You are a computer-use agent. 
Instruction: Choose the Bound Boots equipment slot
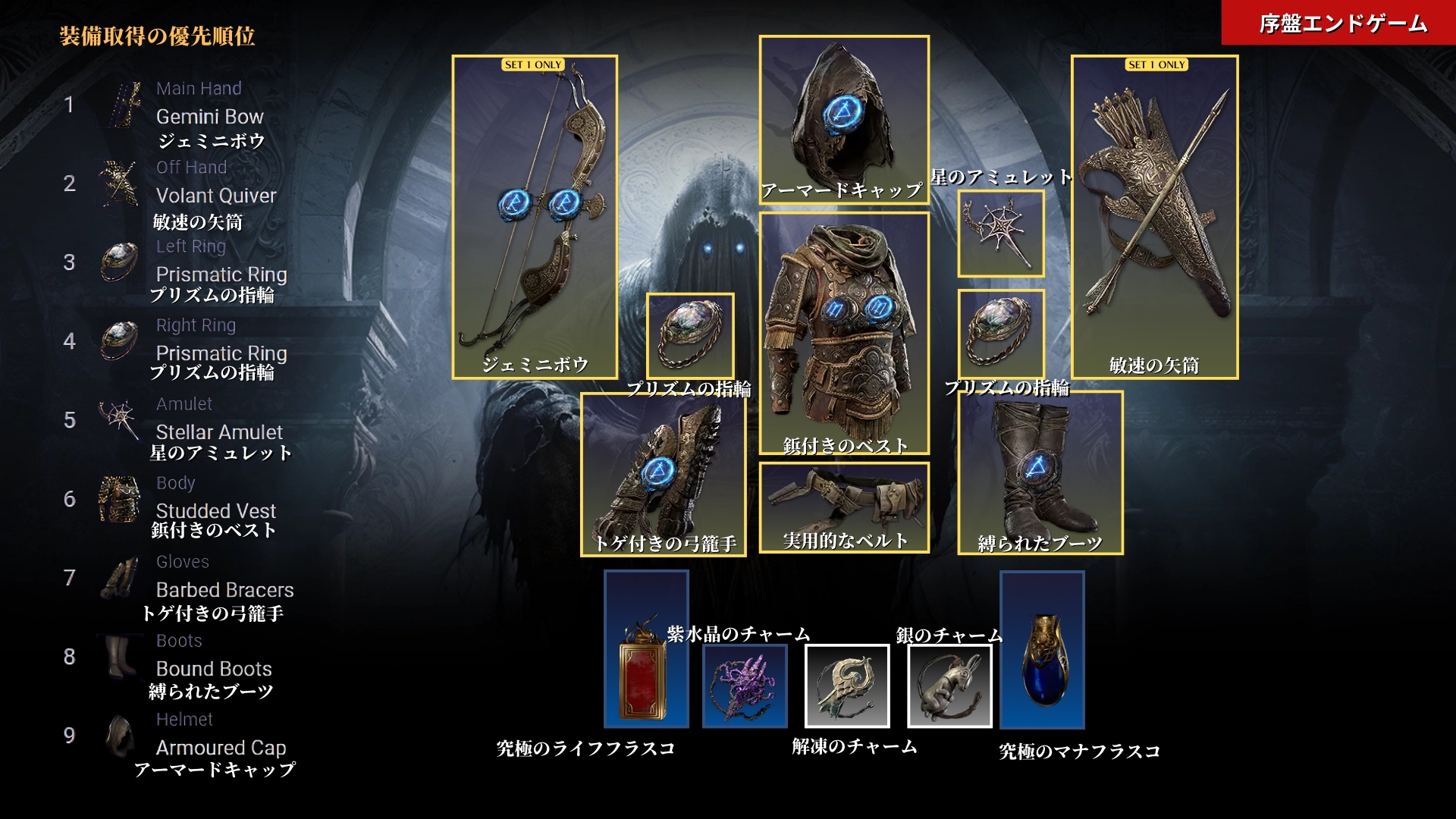click(x=1040, y=472)
